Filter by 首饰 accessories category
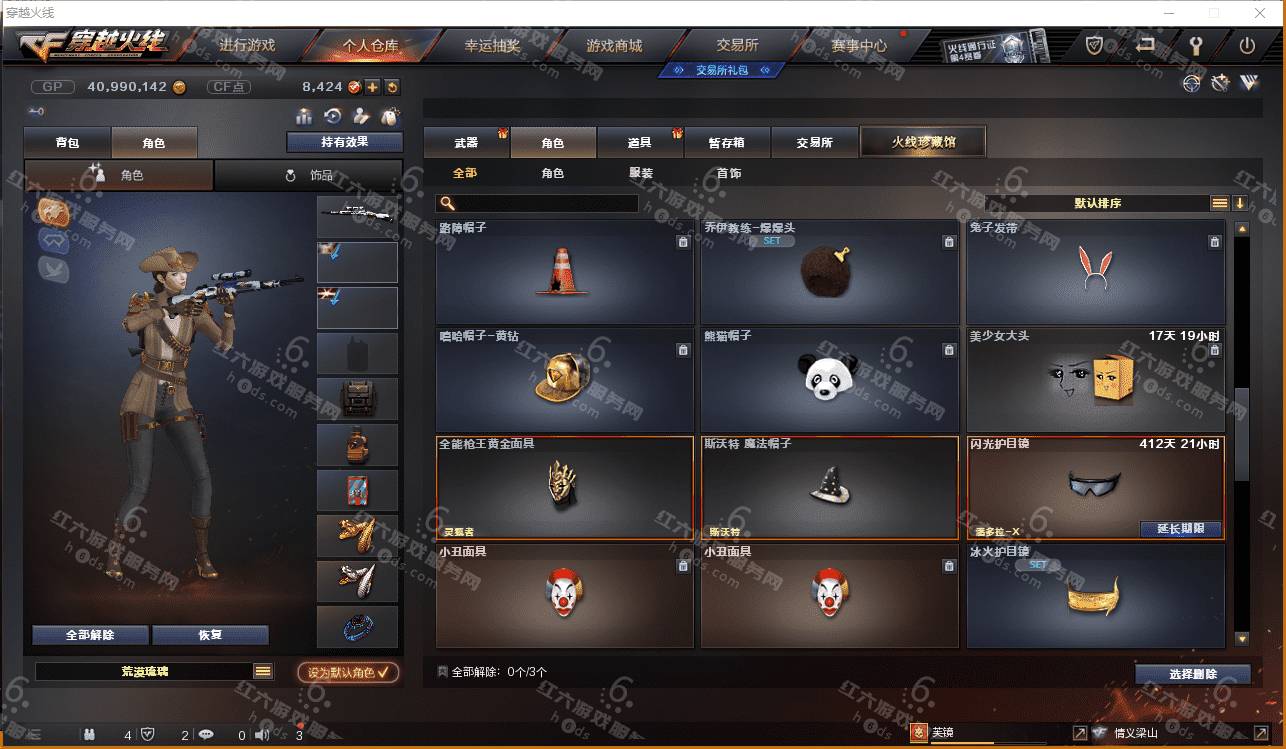 (x=729, y=173)
